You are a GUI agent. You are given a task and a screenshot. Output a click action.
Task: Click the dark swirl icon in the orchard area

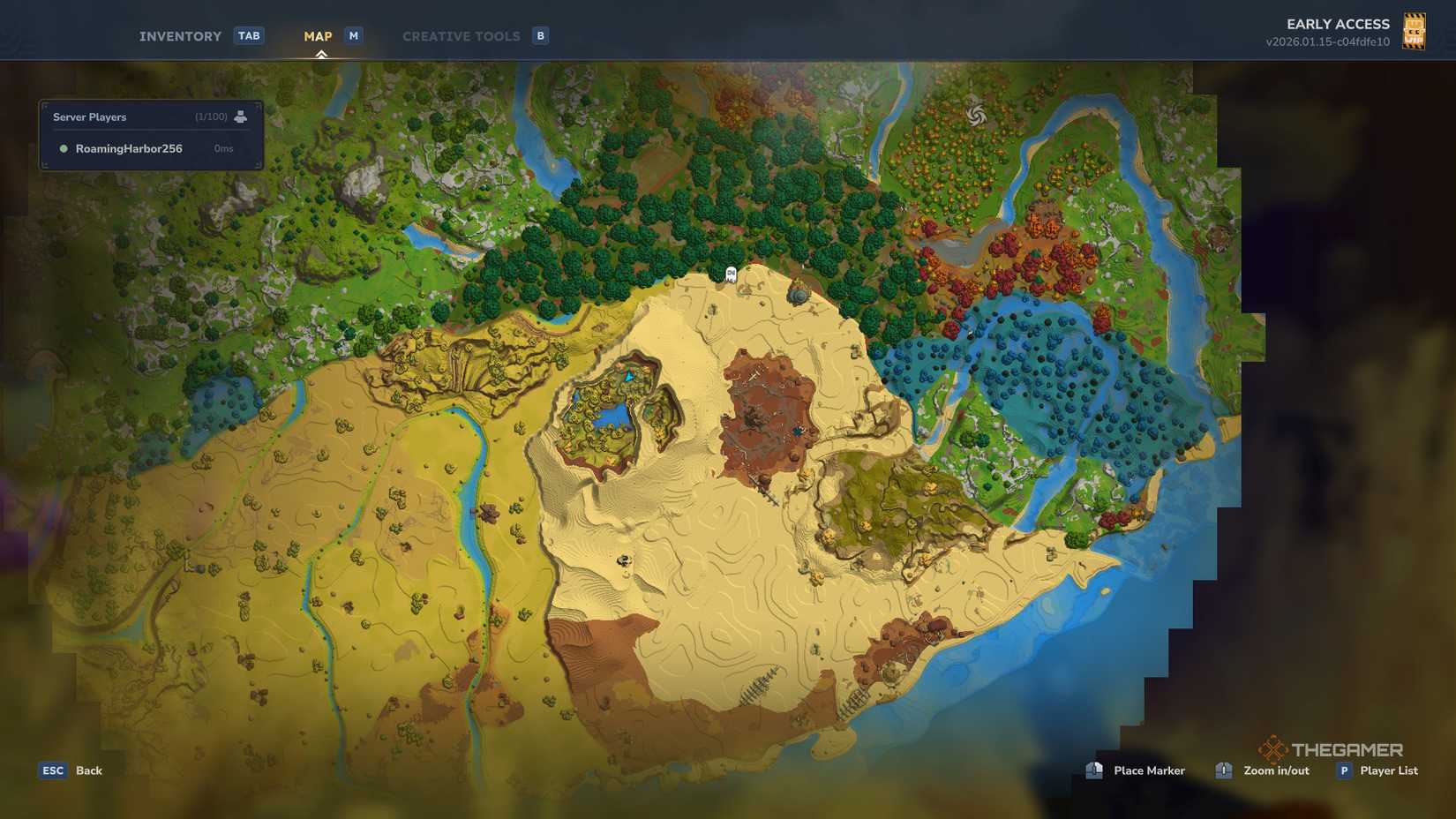click(x=976, y=114)
